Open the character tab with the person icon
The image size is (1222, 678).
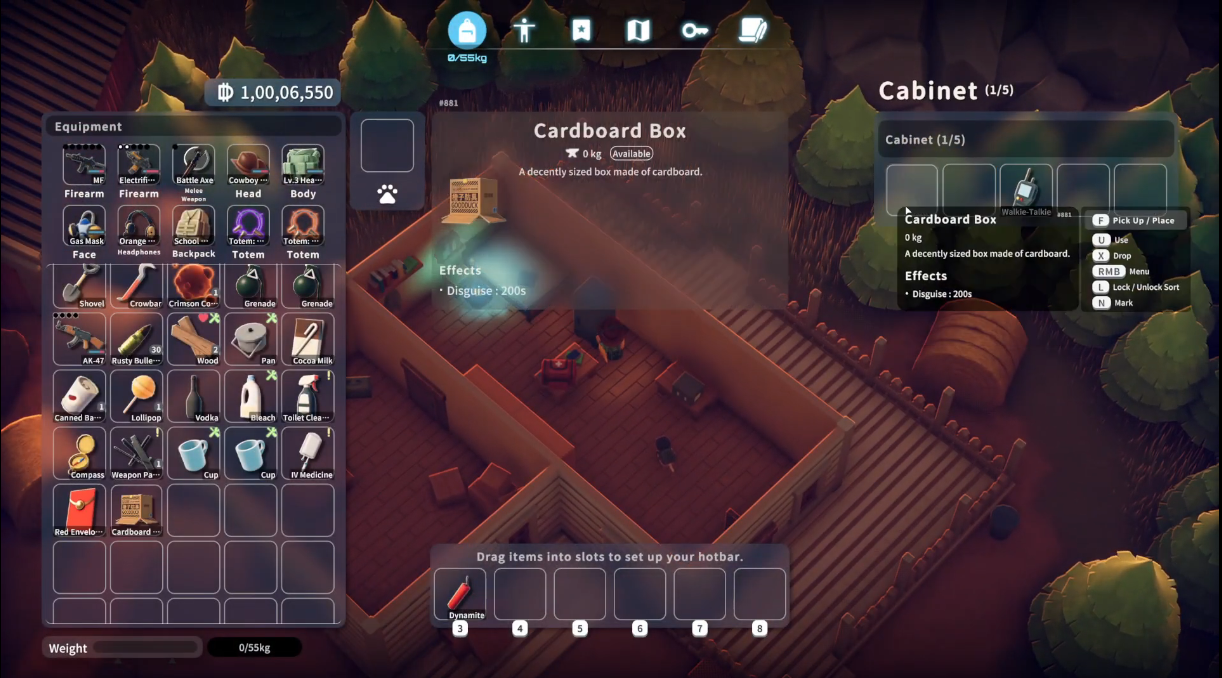[524, 30]
